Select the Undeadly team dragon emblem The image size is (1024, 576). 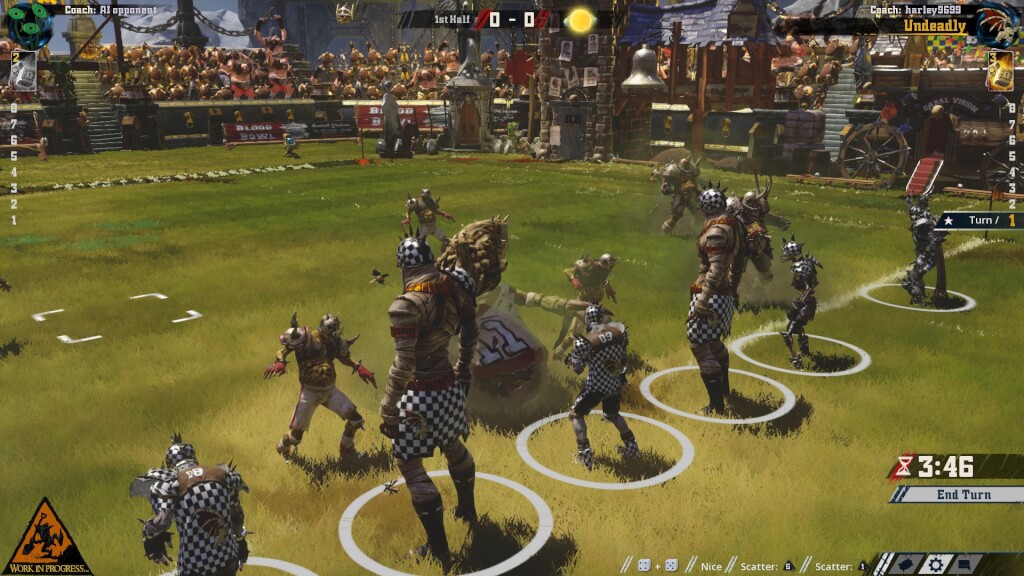(x=997, y=24)
